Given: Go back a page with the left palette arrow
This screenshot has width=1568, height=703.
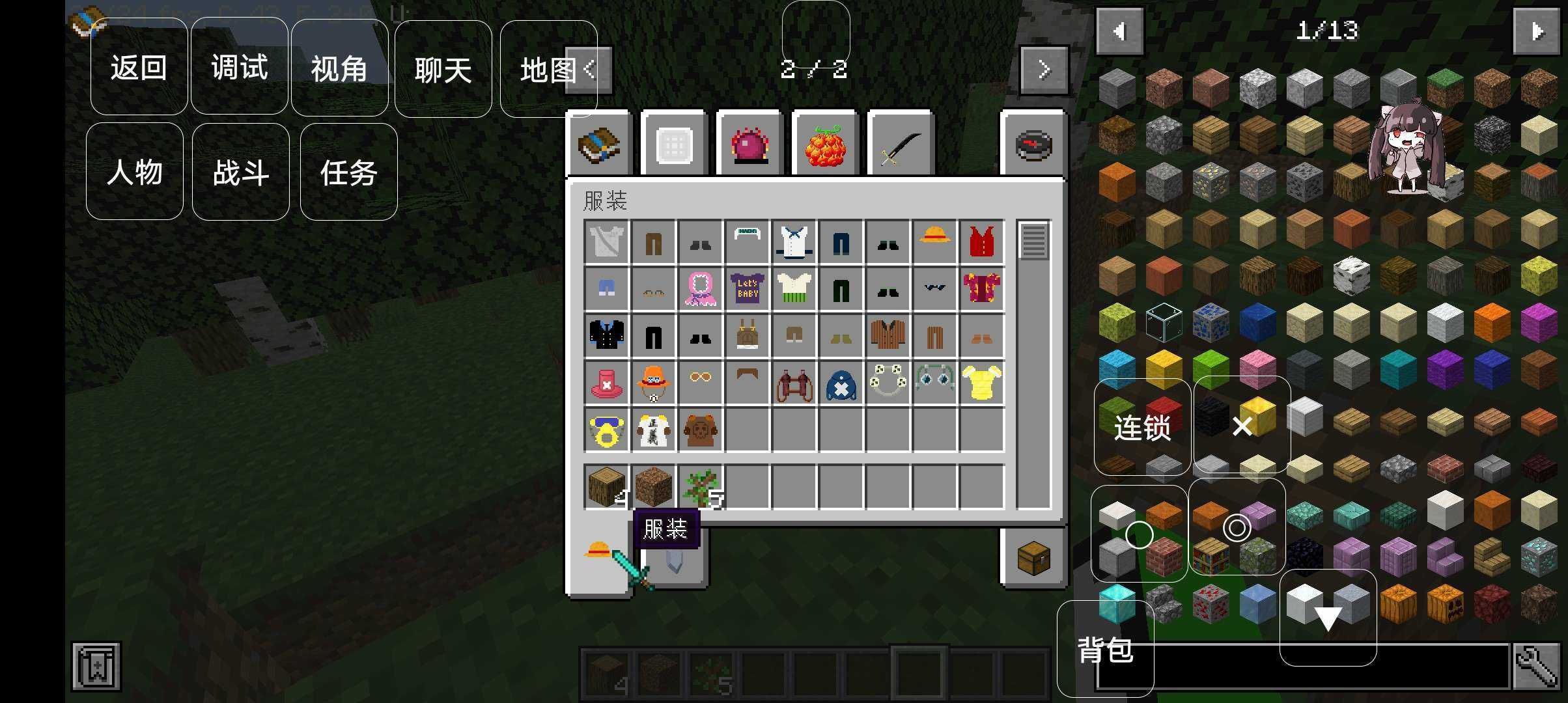Looking at the screenshot, I should [1119, 31].
